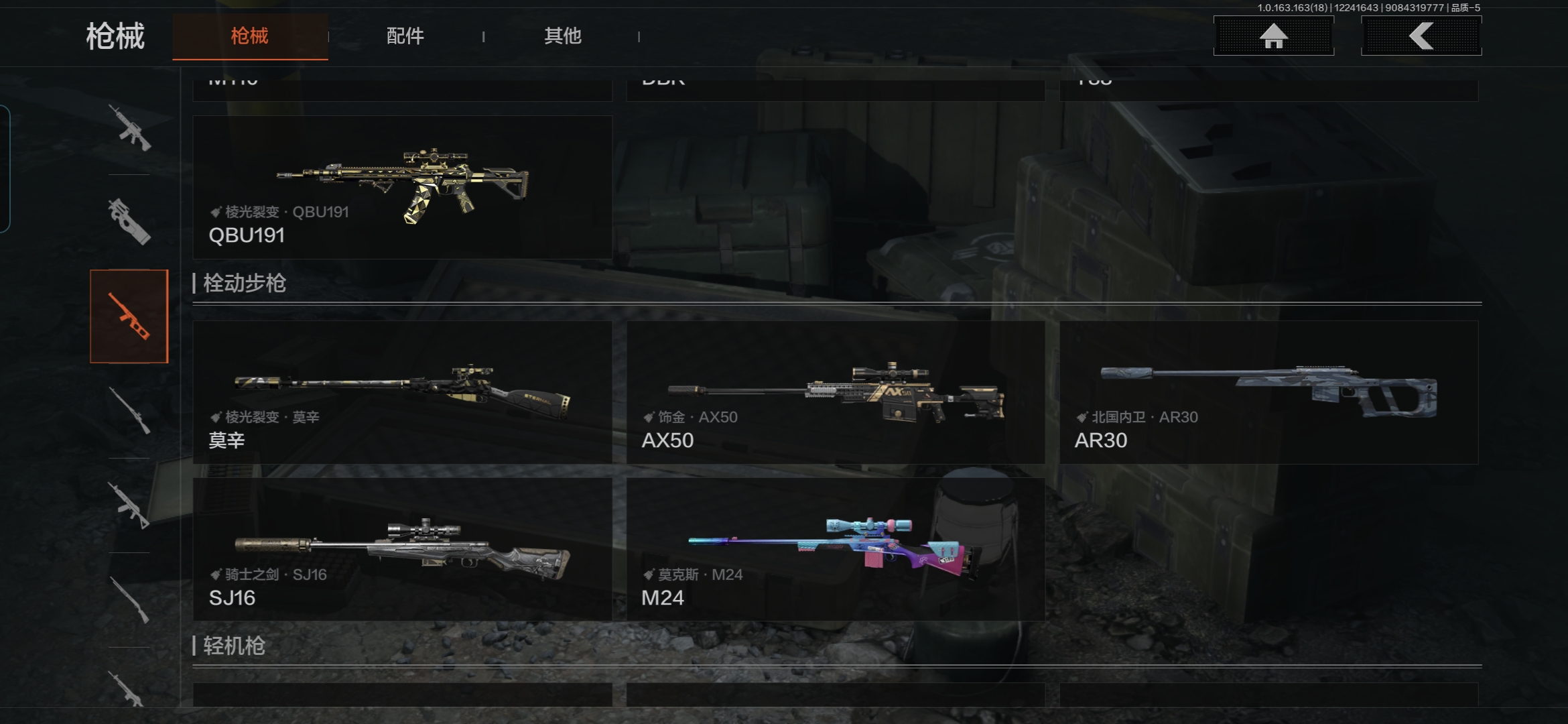Viewport: 1568px width, 724px height.
Task: Switch to the 其他 tab
Action: [x=562, y=36]
